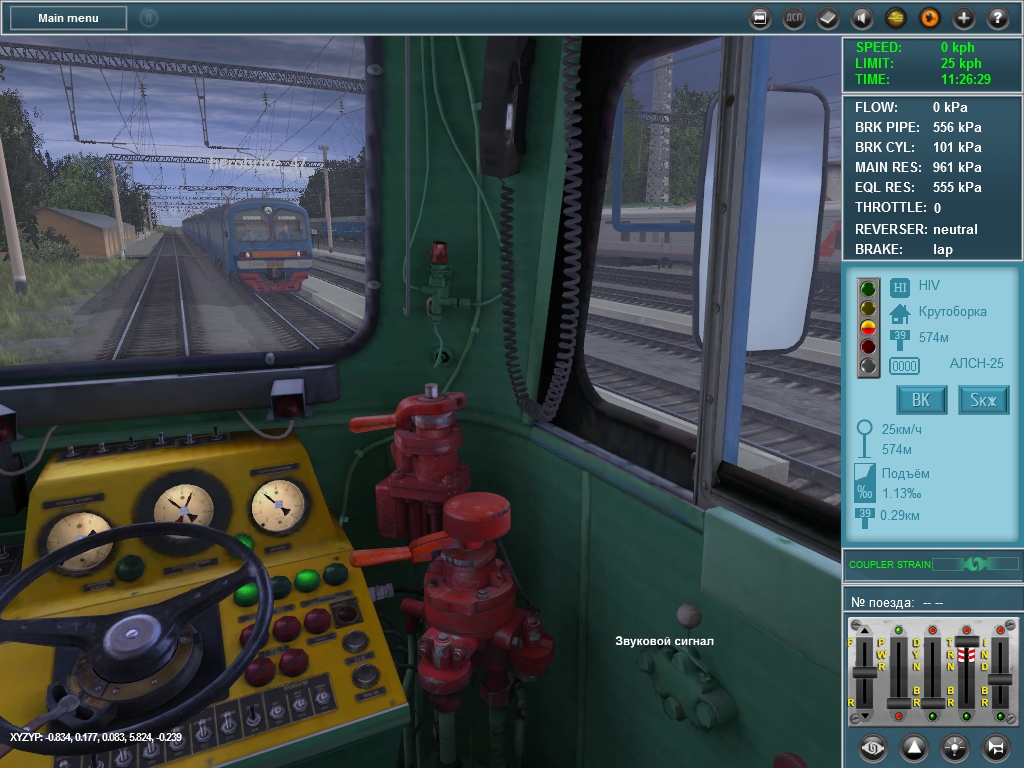Toggle the sound speaker icon
Viewport: 1024px width, 768px height.
tap(861, 17)
